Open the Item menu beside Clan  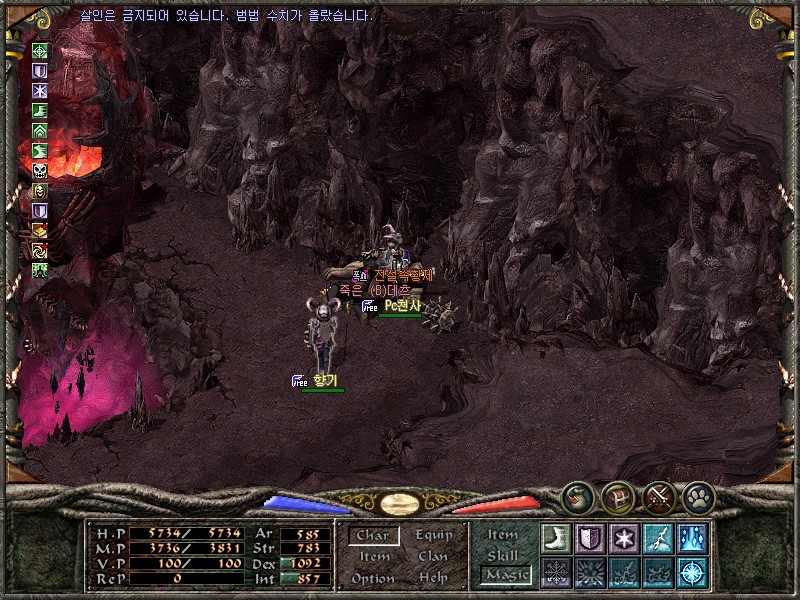coord(374,557)
